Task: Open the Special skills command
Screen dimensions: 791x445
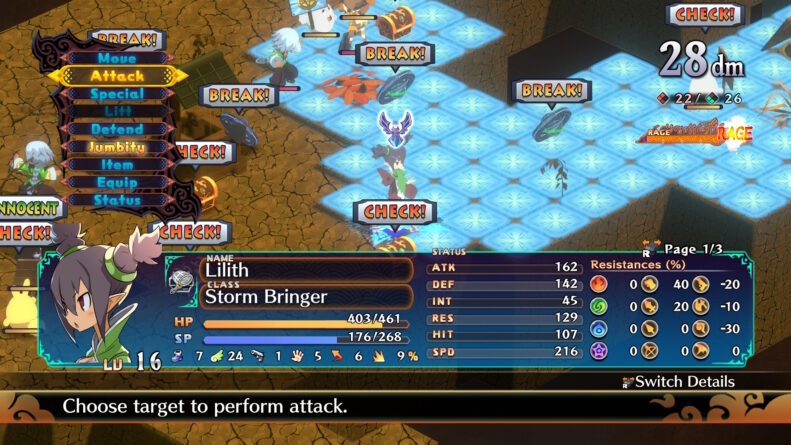Action: pos(117,94)
